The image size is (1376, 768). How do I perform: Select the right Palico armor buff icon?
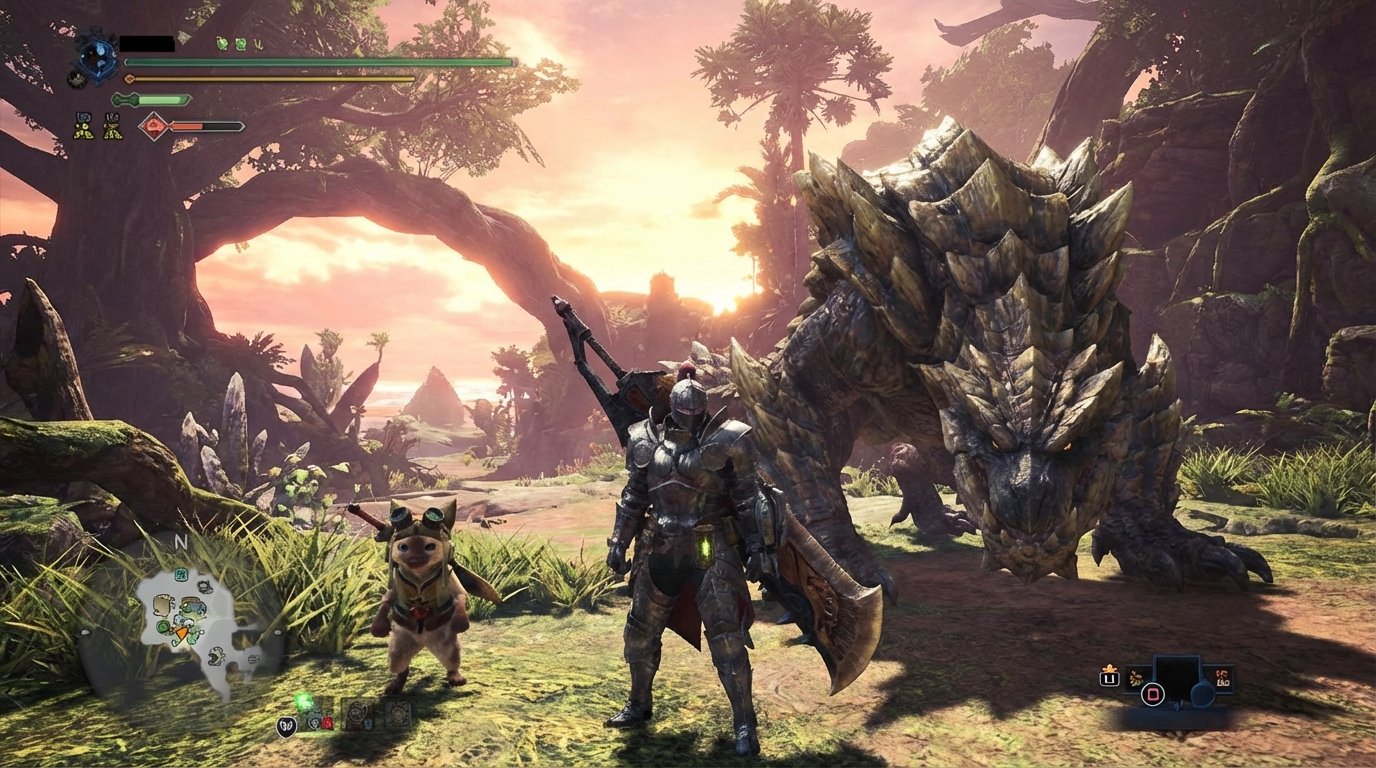113,126
